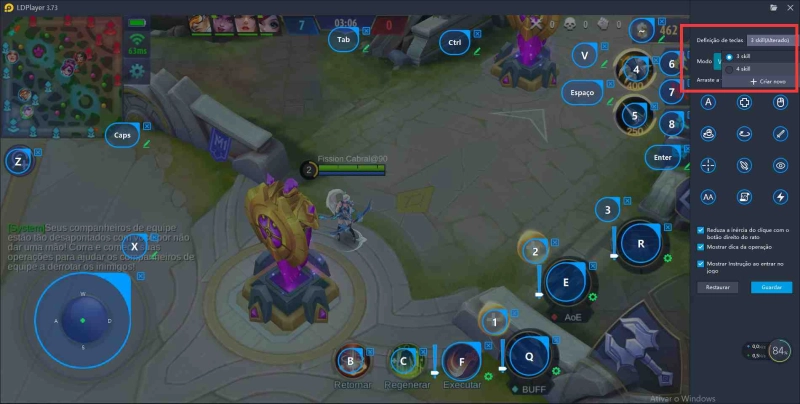Buy the recommended item priced 400
The width and height of the screenshot is (800, 404).
[x=634, y=71]
